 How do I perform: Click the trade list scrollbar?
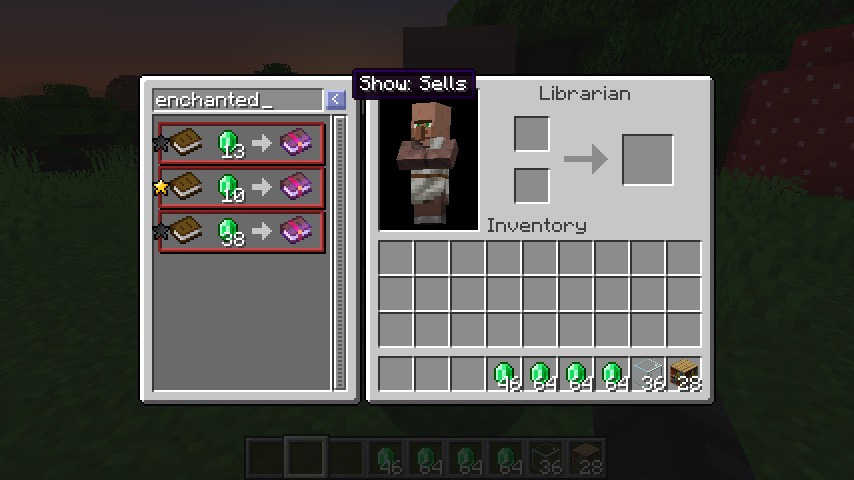339,250
